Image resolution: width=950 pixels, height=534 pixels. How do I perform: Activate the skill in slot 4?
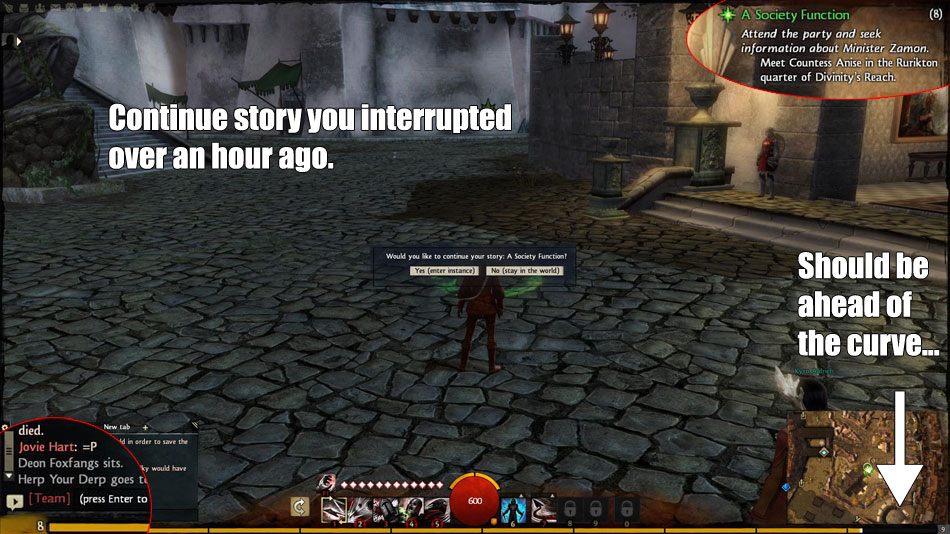413,508
